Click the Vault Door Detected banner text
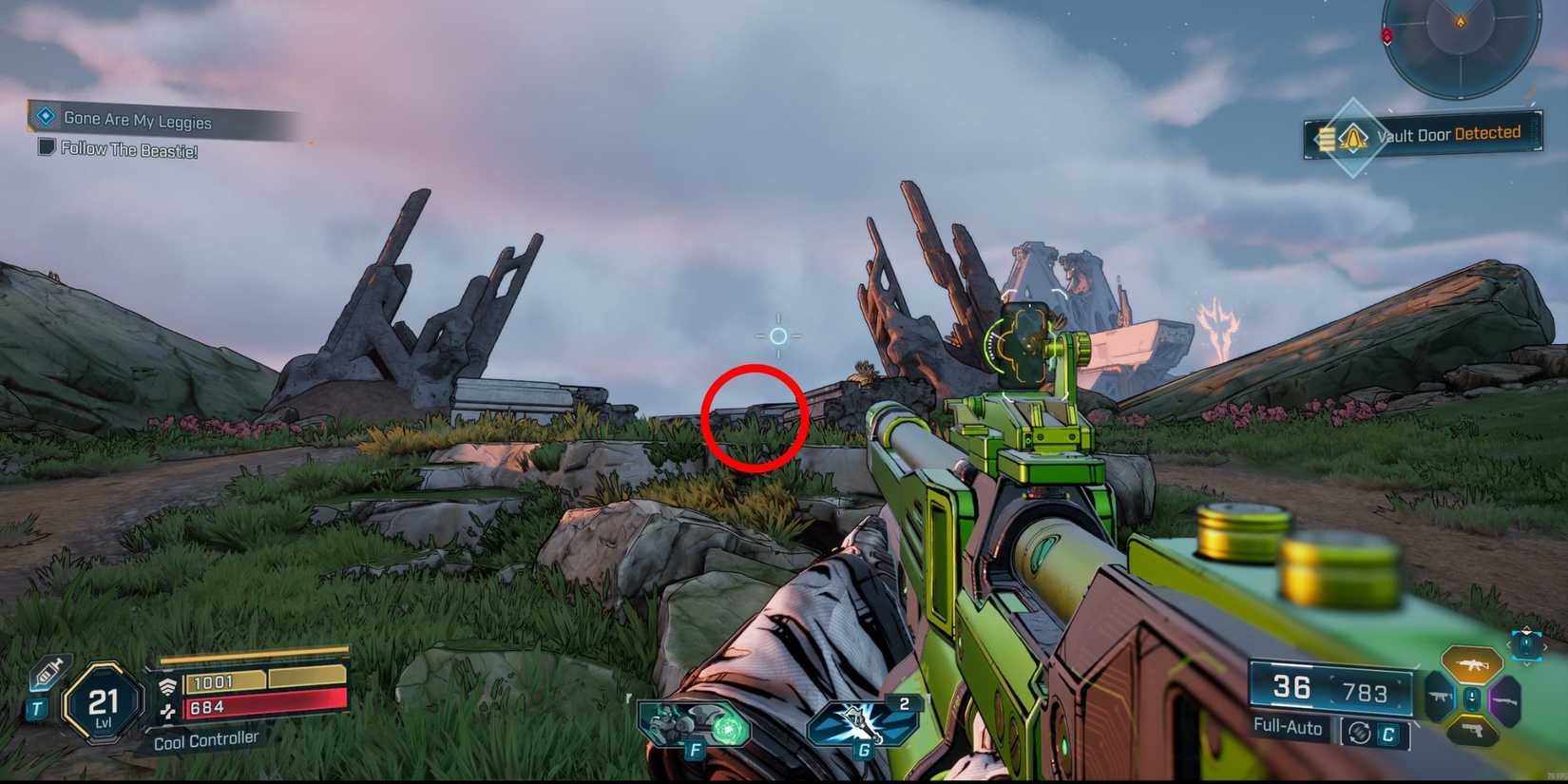This screenshot has height=784, width=1568. 1449,135
